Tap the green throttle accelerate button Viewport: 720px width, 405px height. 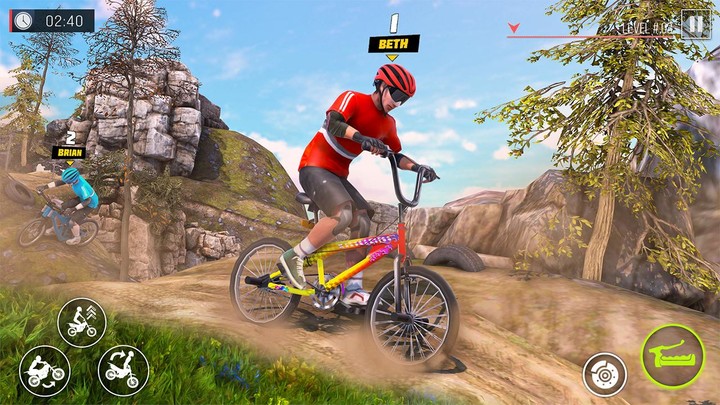click(x=672, y=357)
